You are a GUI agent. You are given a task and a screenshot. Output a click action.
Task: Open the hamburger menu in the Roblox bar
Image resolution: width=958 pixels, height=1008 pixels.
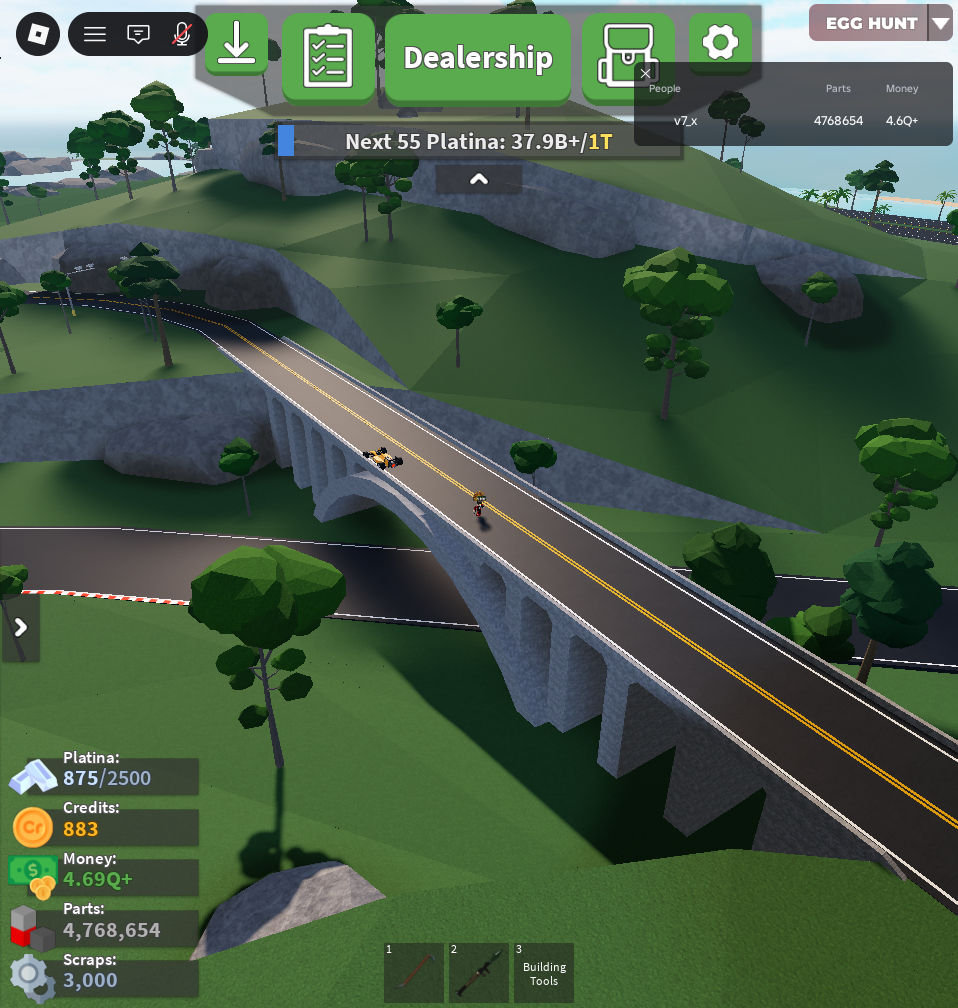[x=95, y=35]
